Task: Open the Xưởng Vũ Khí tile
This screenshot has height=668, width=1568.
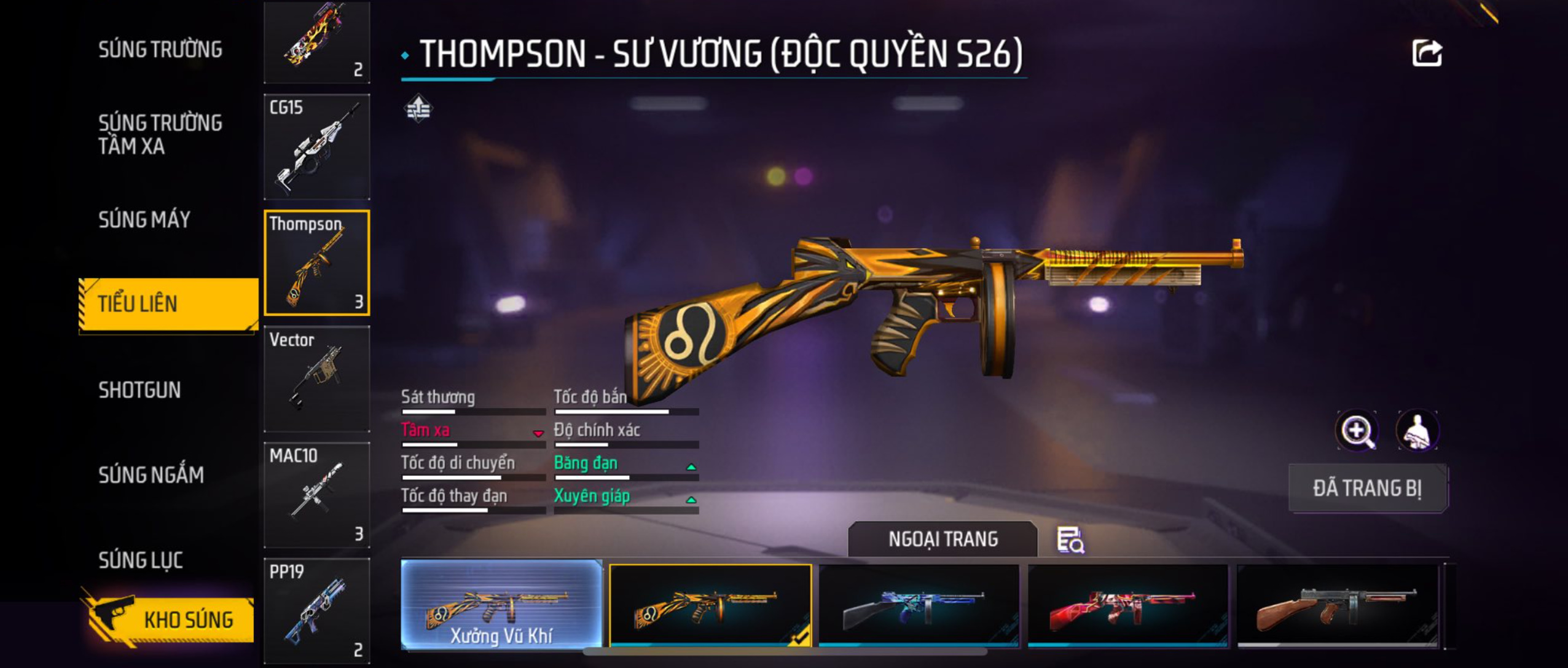Action: point(501,605)
